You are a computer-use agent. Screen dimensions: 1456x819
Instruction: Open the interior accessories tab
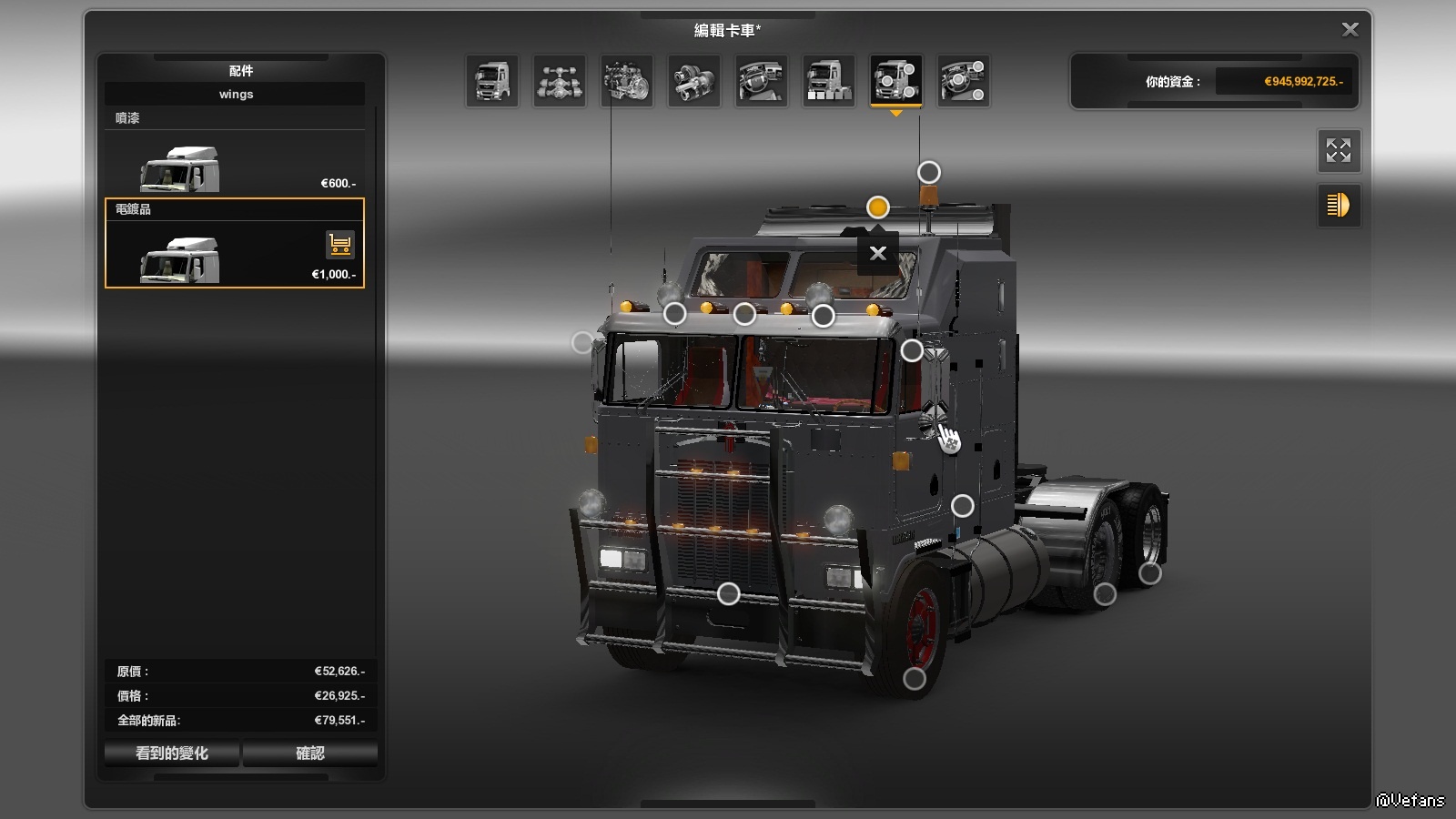964,81
